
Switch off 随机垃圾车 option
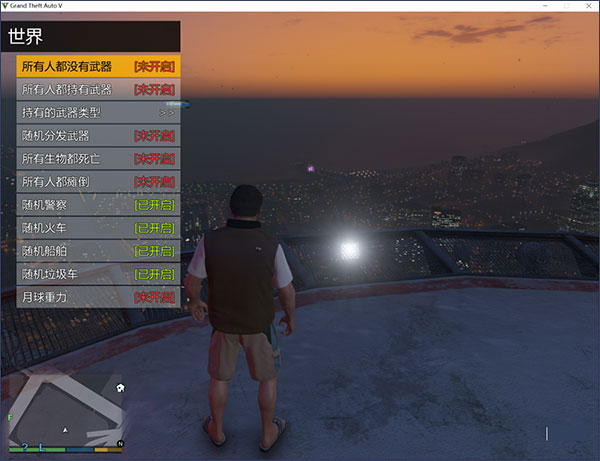point(98,274)
